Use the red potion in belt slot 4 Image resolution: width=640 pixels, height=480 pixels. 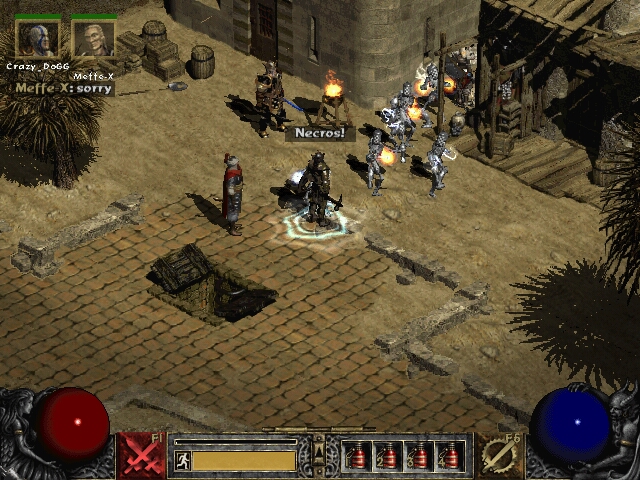449,456
